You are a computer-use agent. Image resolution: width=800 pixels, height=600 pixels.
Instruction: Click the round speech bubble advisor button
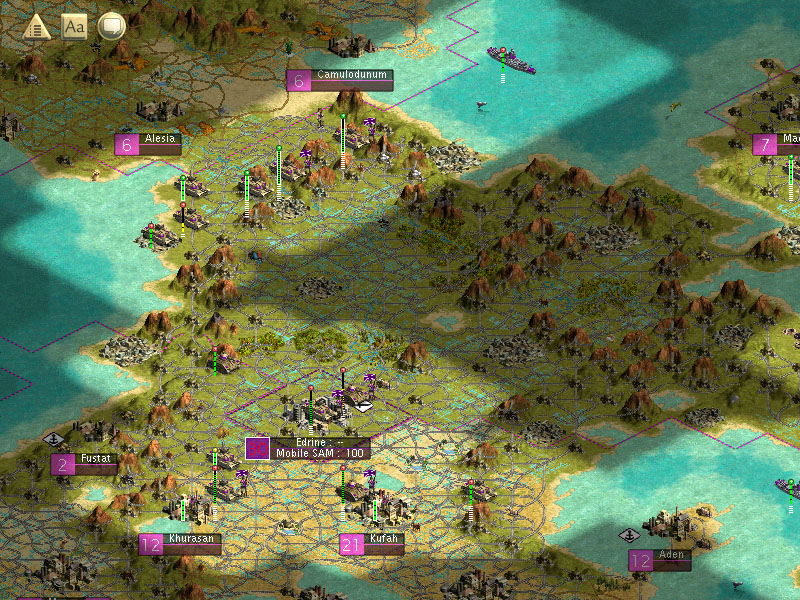[111, 26]
